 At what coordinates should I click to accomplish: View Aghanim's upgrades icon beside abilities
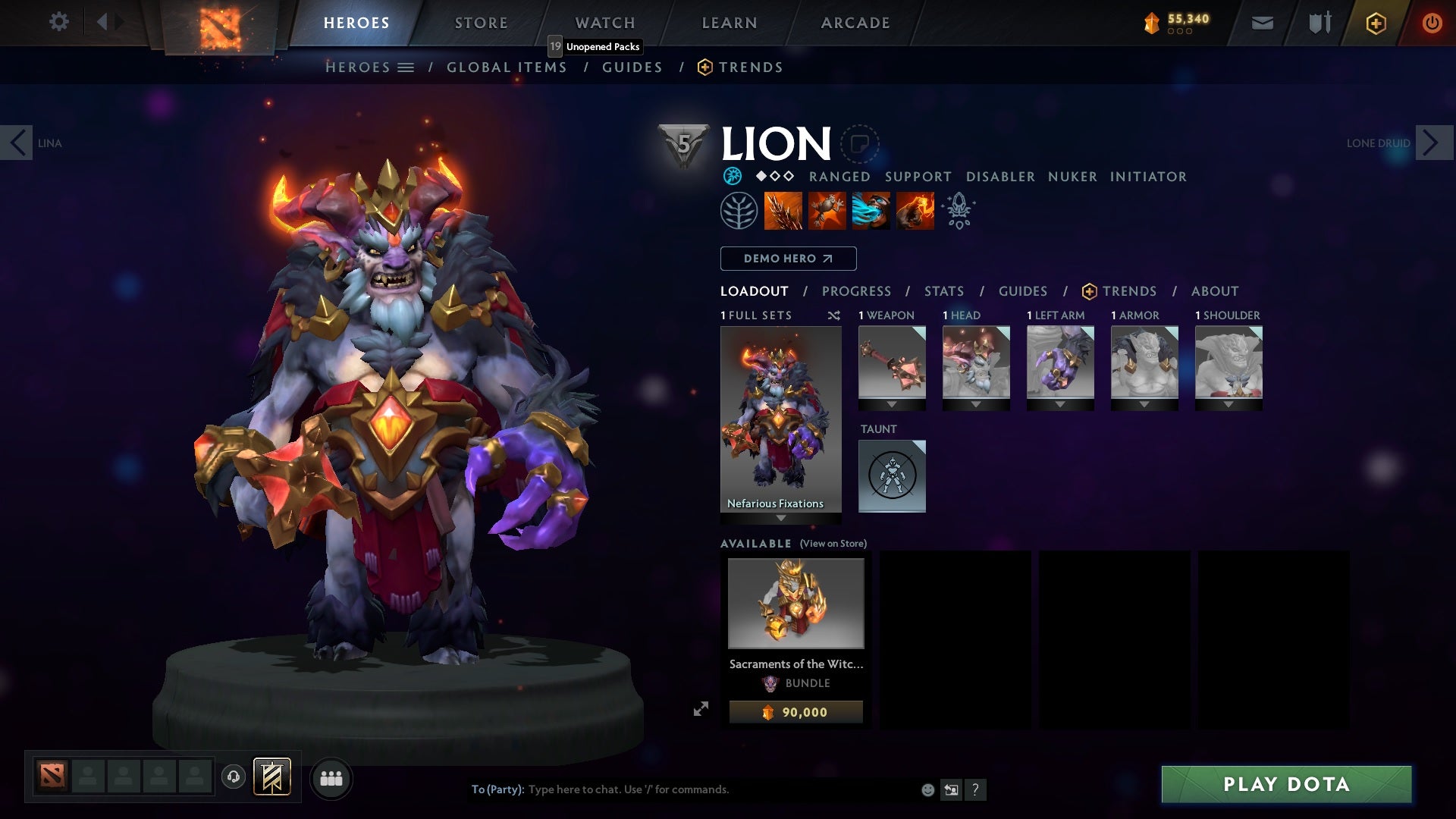[x=958, y=211]
